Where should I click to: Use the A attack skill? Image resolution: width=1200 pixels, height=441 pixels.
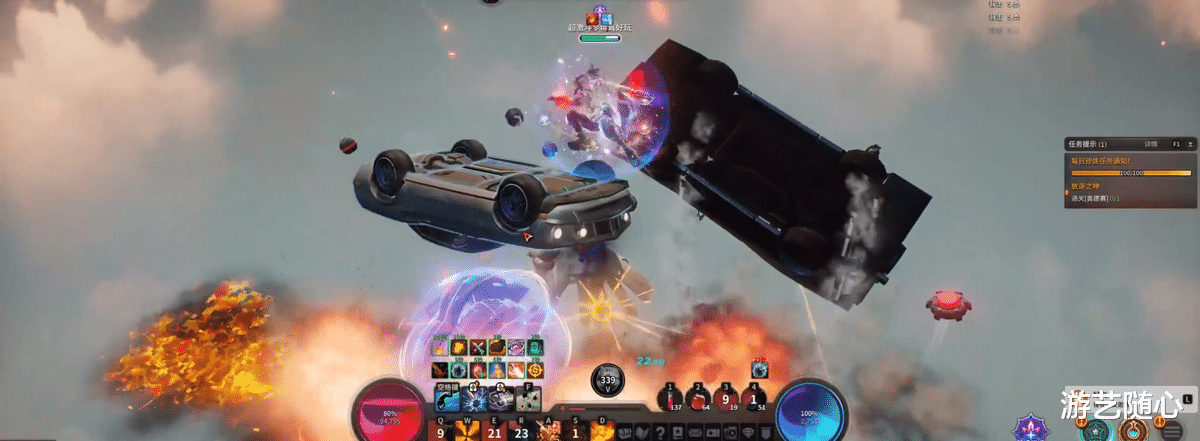pyautogui.click(x=549, y=430)
